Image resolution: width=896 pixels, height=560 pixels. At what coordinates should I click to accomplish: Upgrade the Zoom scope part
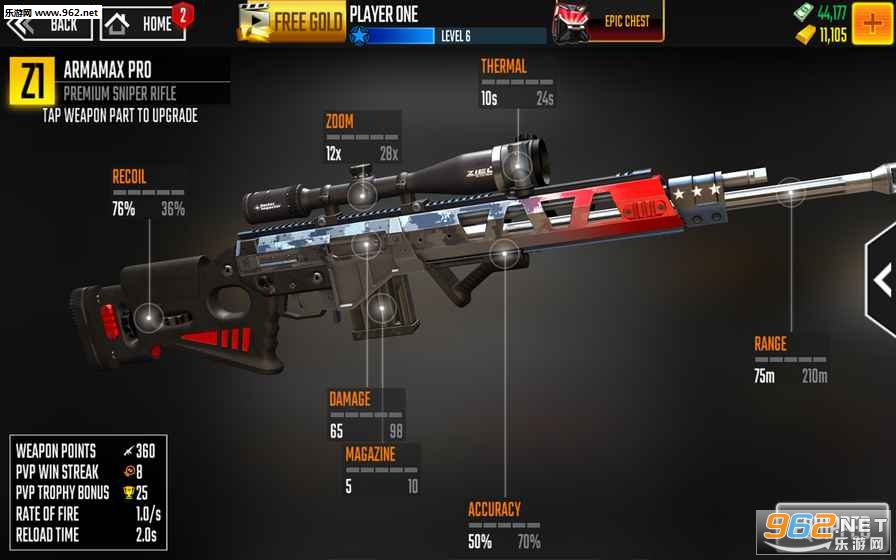[362, 193]
